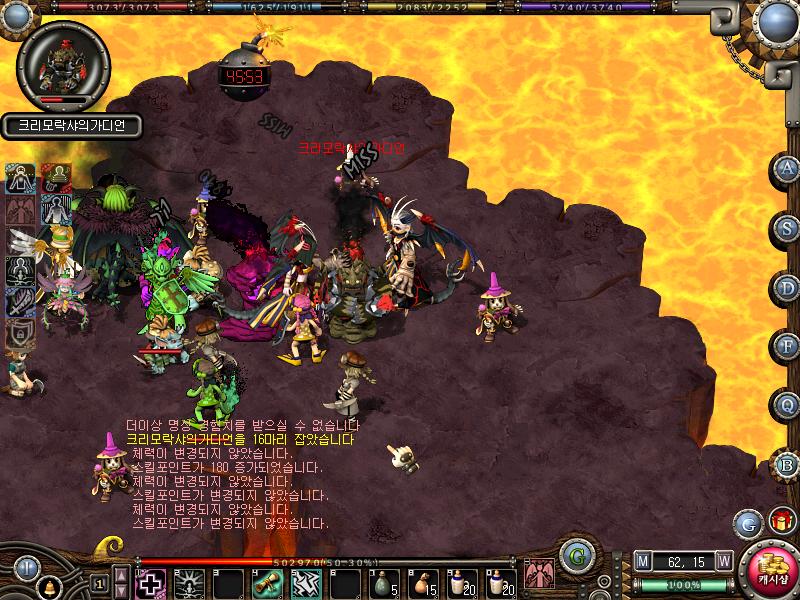
Task: Click the M button beside the coordinates
Action: tap(642, 559)
